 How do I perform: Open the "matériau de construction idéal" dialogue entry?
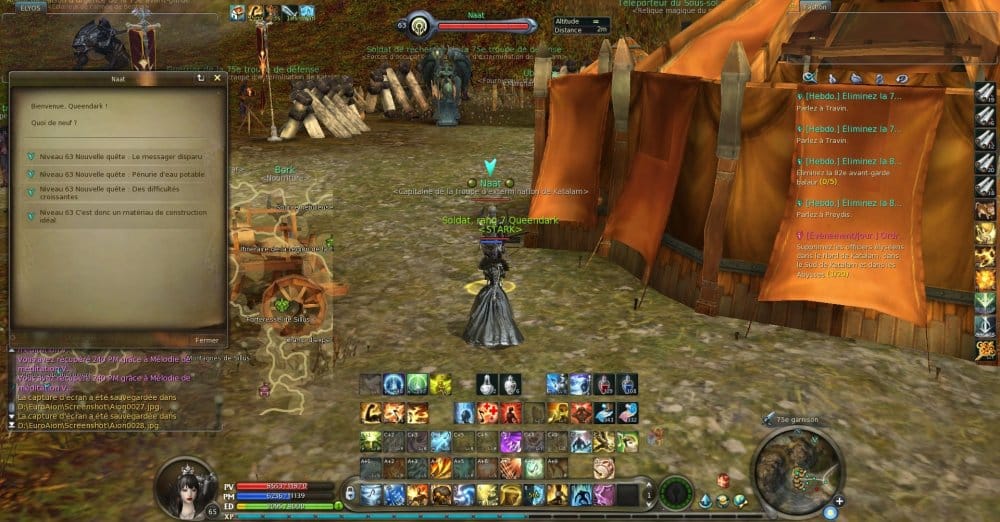[x=122, y=216]
